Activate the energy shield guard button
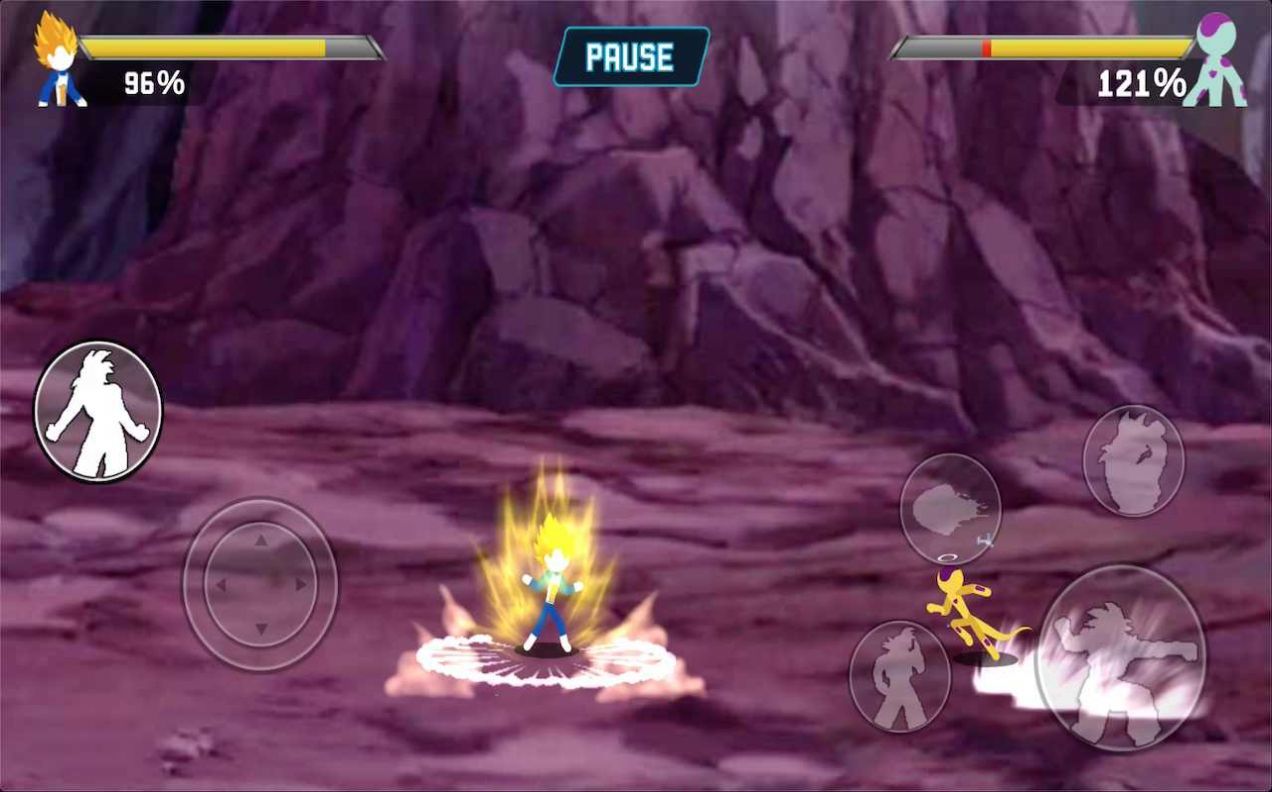Image resolution: width=1272 pixels, height=792 pixels. pos(1133,461)
